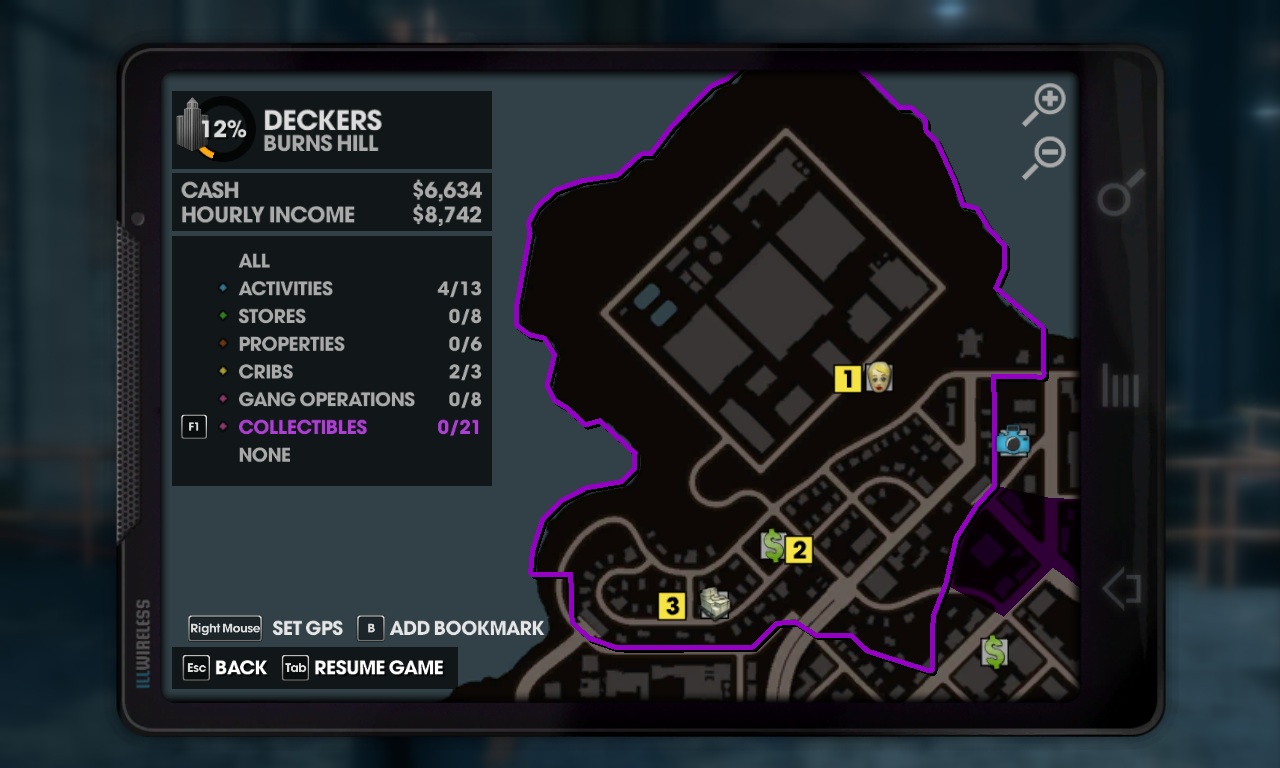Show all map filter entries
The image size is (1280, 768).
254,261
